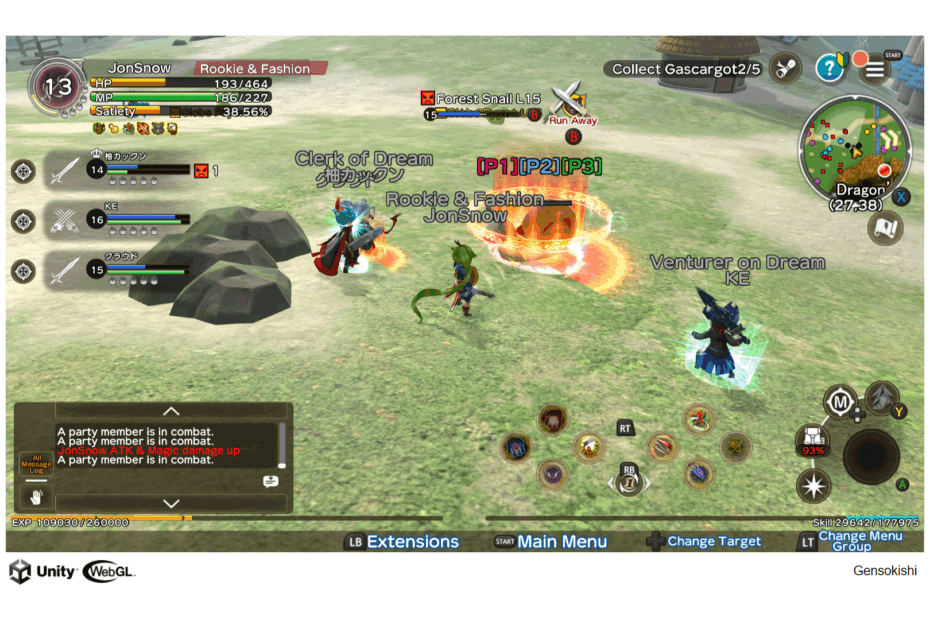Use the armor equipment icon showing 93%
This screenshot has width=930, height=620.
point(813,441)
